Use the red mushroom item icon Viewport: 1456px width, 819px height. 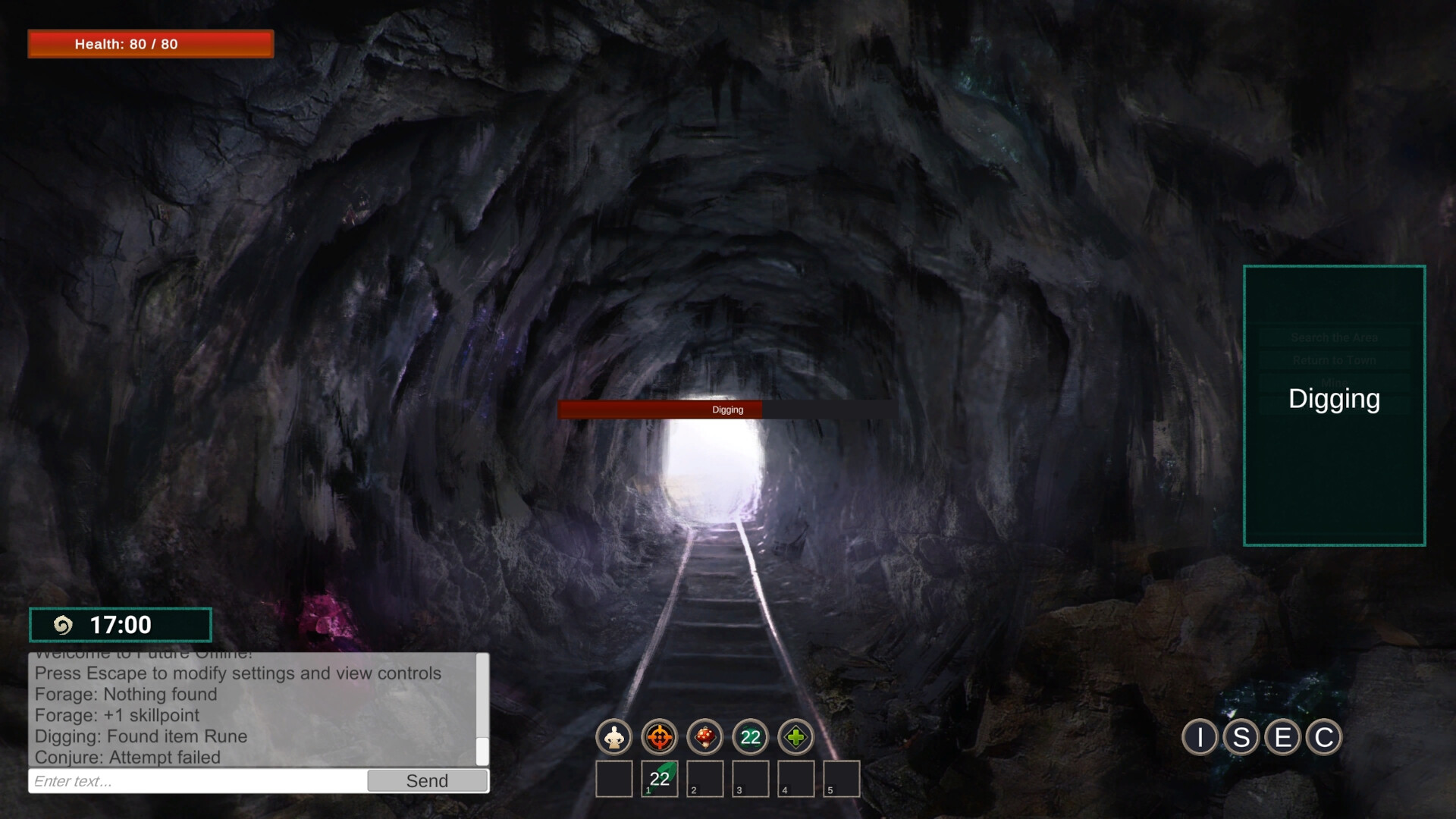[705, 736]
